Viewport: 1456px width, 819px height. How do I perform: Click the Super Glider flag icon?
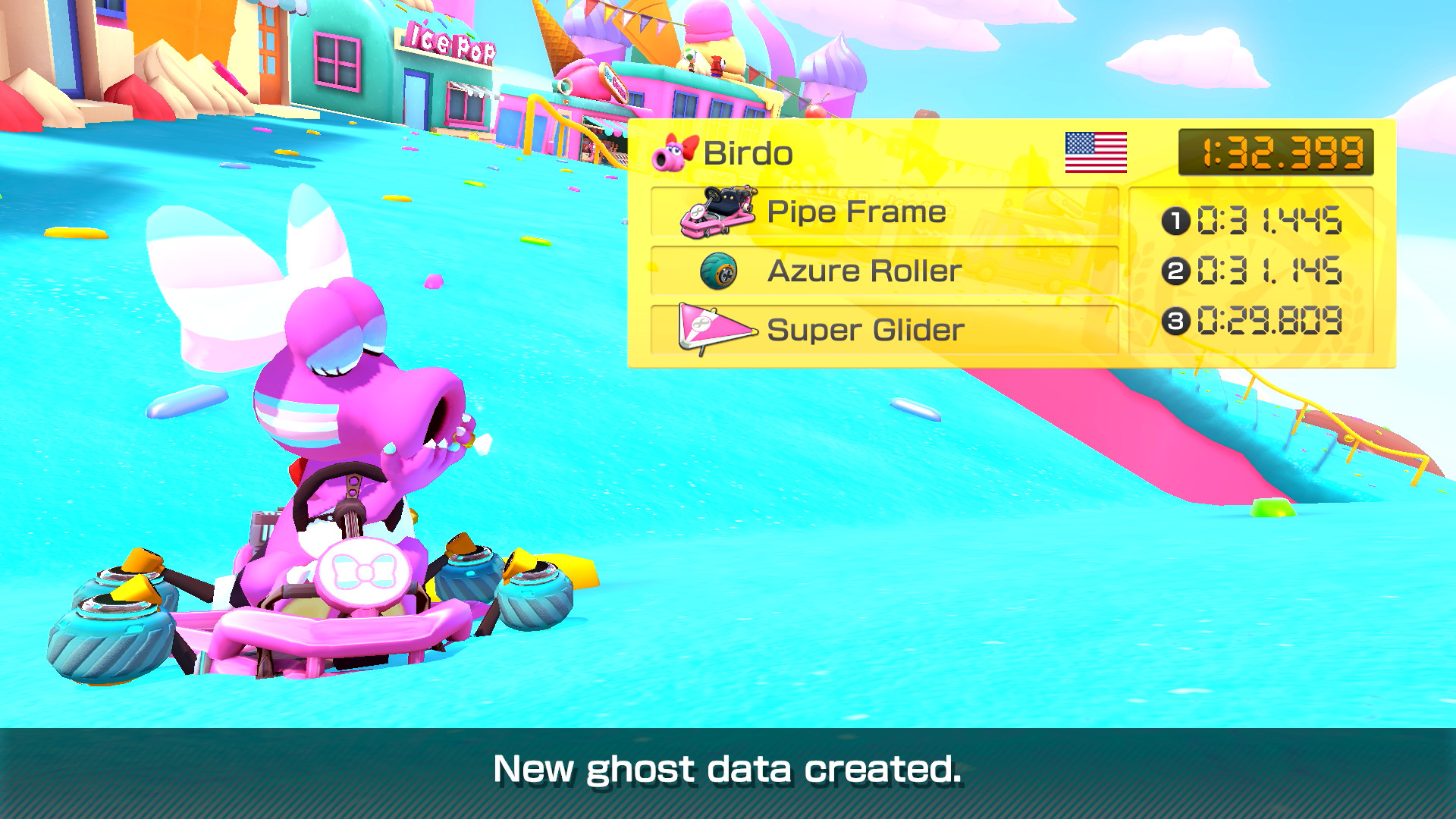[716, 330]
